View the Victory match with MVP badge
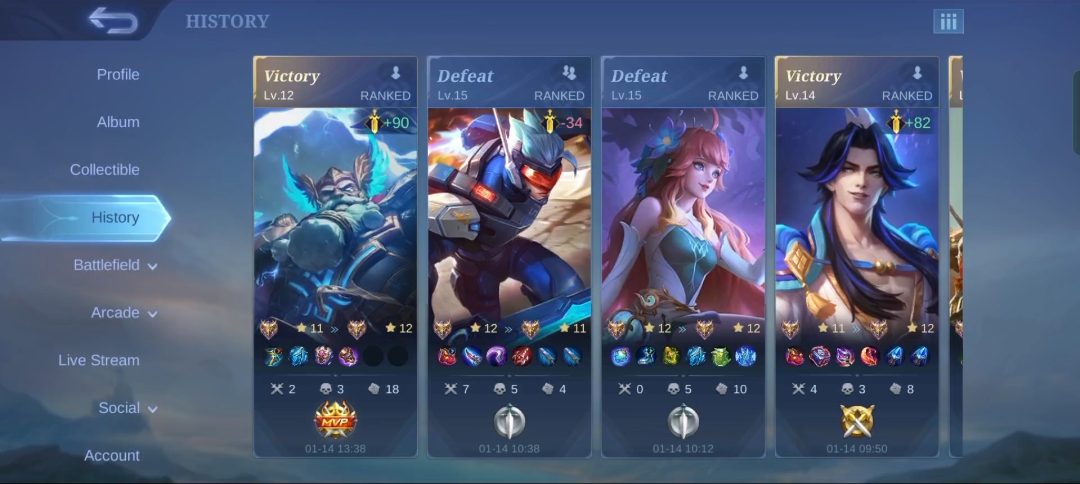Screen dimensions: 1080x484 (335, 256)
